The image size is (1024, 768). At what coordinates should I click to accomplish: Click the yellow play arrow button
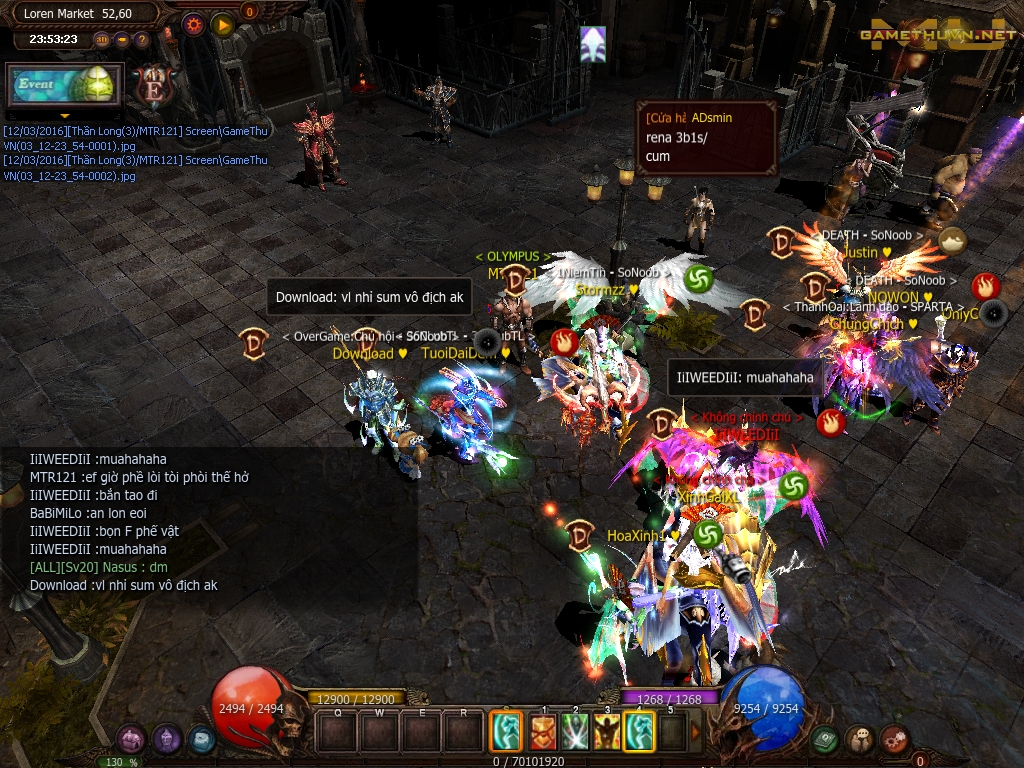point(222,24)
